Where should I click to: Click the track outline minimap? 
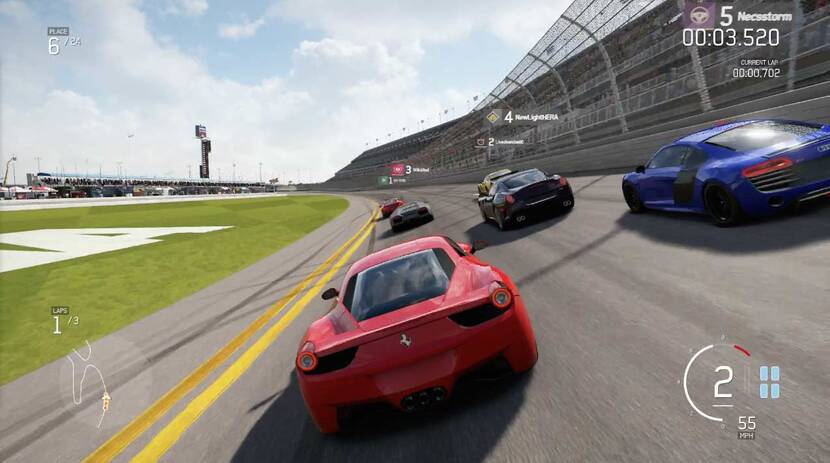coord(88,384)
